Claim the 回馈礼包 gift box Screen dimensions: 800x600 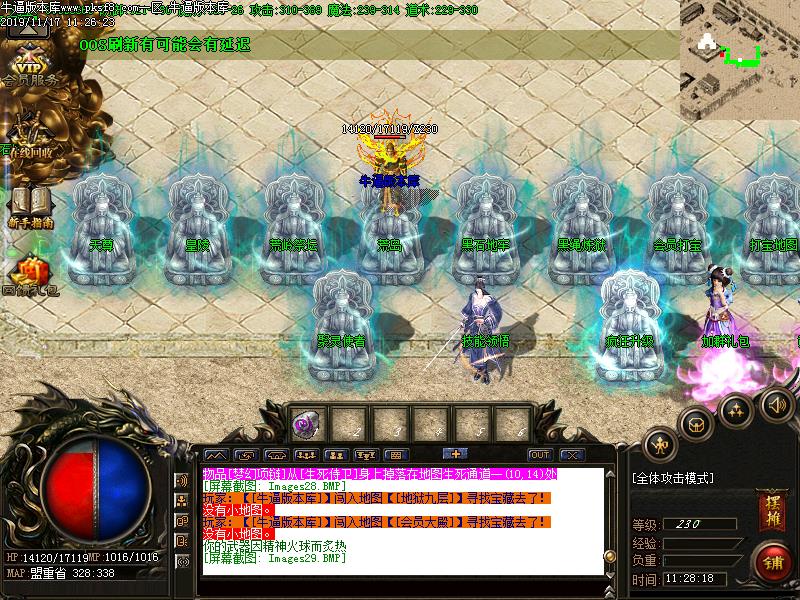(x=29, y=275)
